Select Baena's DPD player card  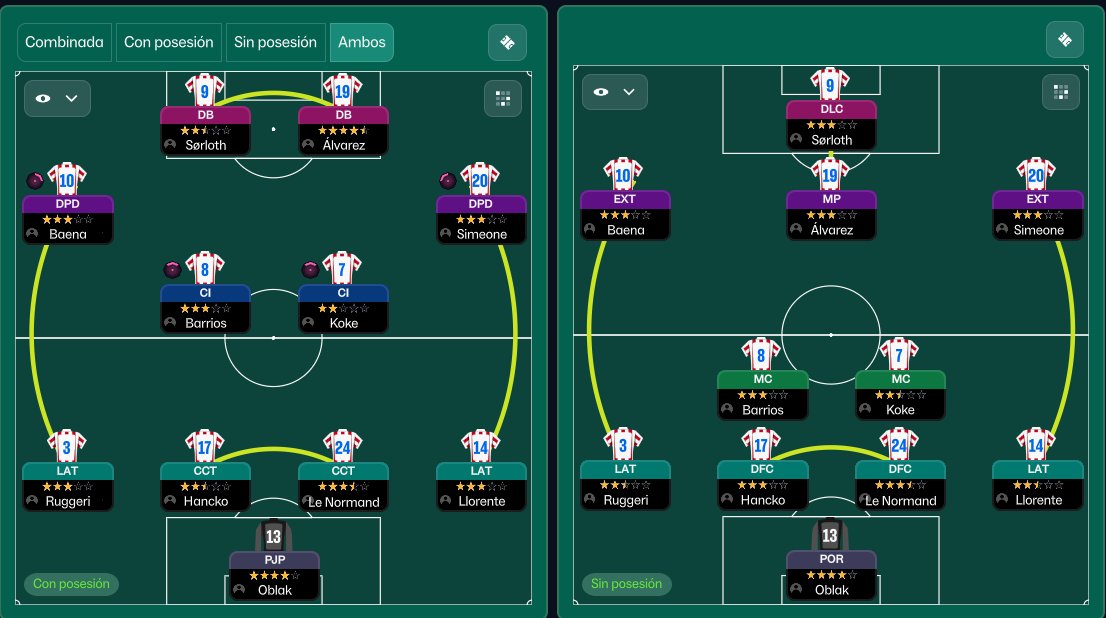[x=68, y=220]
